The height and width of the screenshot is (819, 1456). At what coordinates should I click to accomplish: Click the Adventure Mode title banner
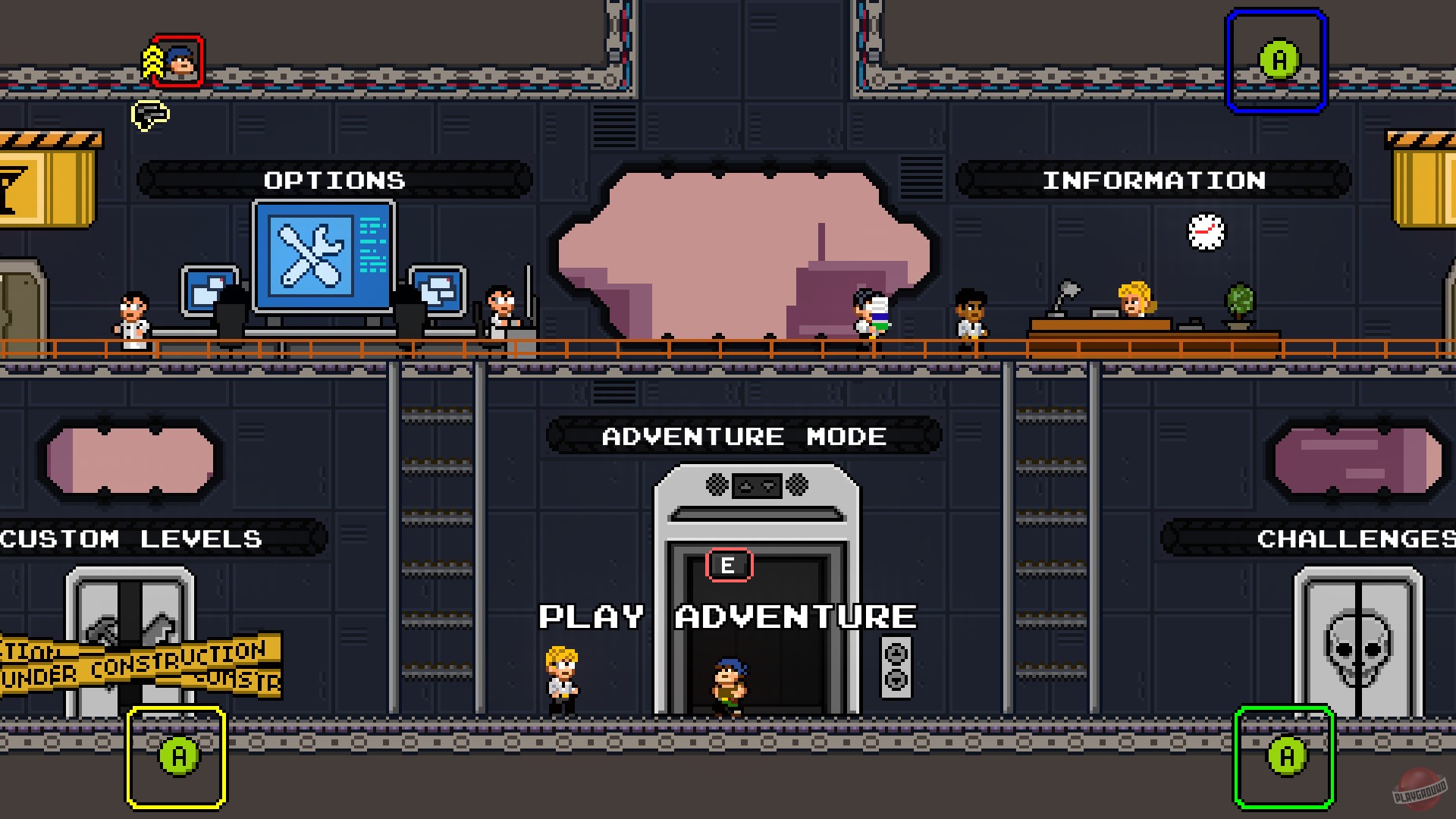click(x=742, y=436)
